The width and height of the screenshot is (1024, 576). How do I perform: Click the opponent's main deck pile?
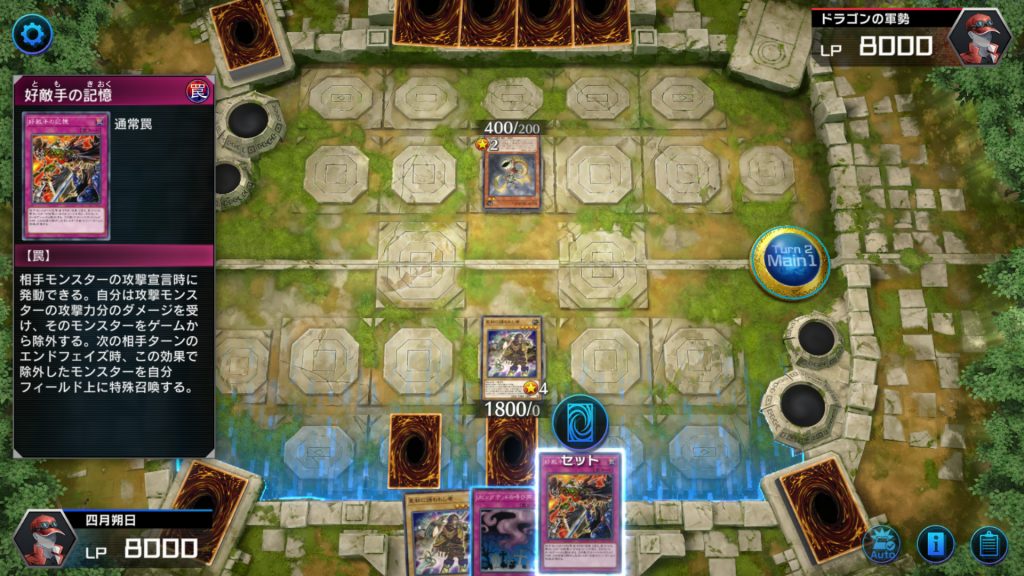click(x=242, y=34)
